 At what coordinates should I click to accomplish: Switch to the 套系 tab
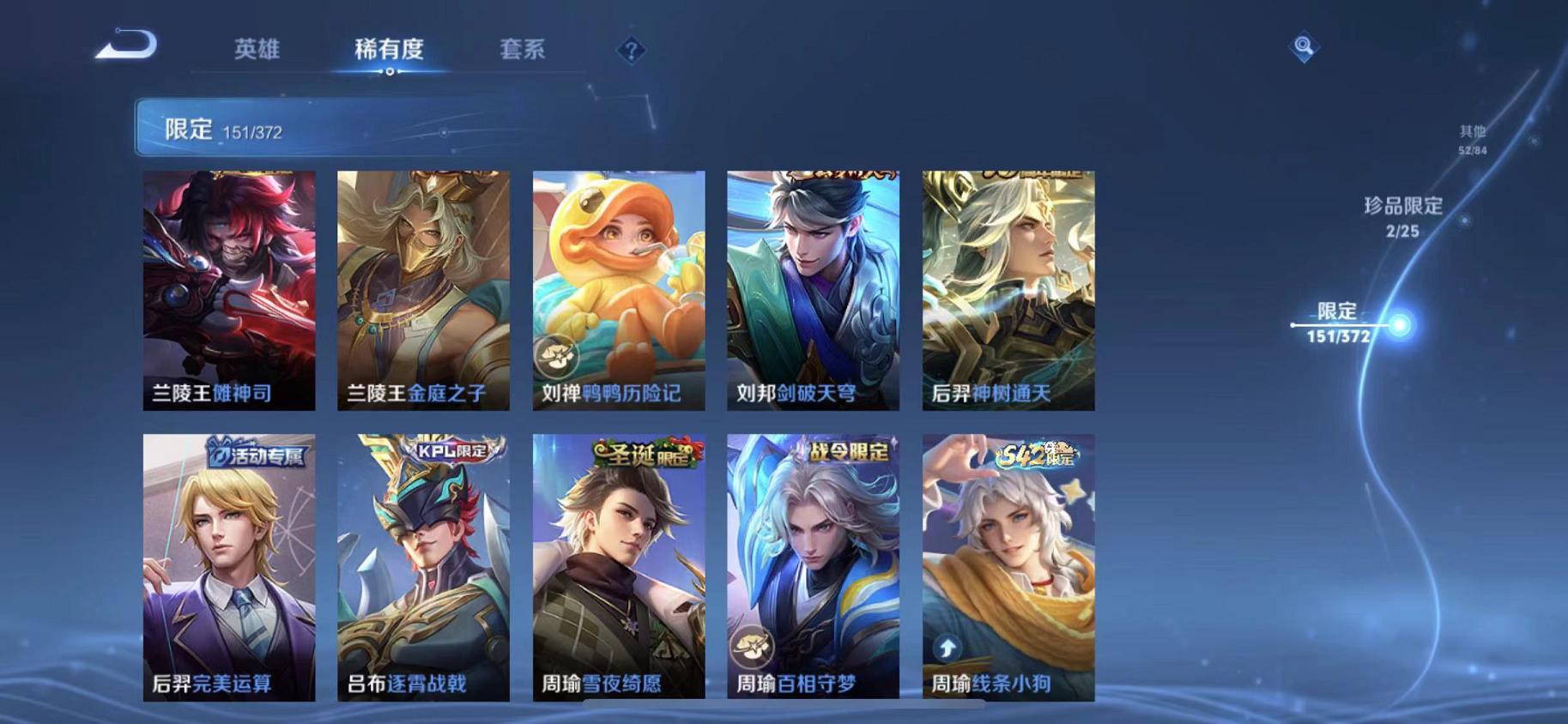(x=523, y=50)
